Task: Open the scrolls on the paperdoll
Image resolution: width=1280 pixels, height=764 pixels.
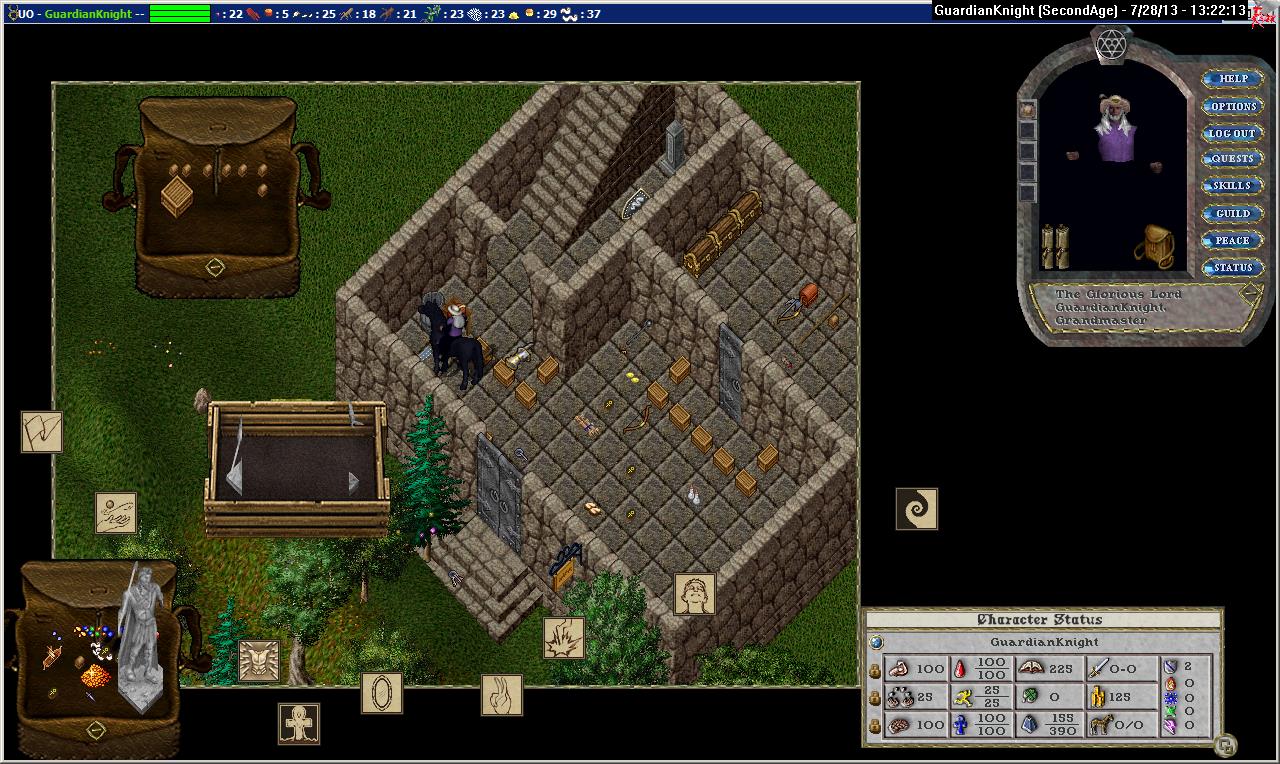Action: [x=1054, y=246]
